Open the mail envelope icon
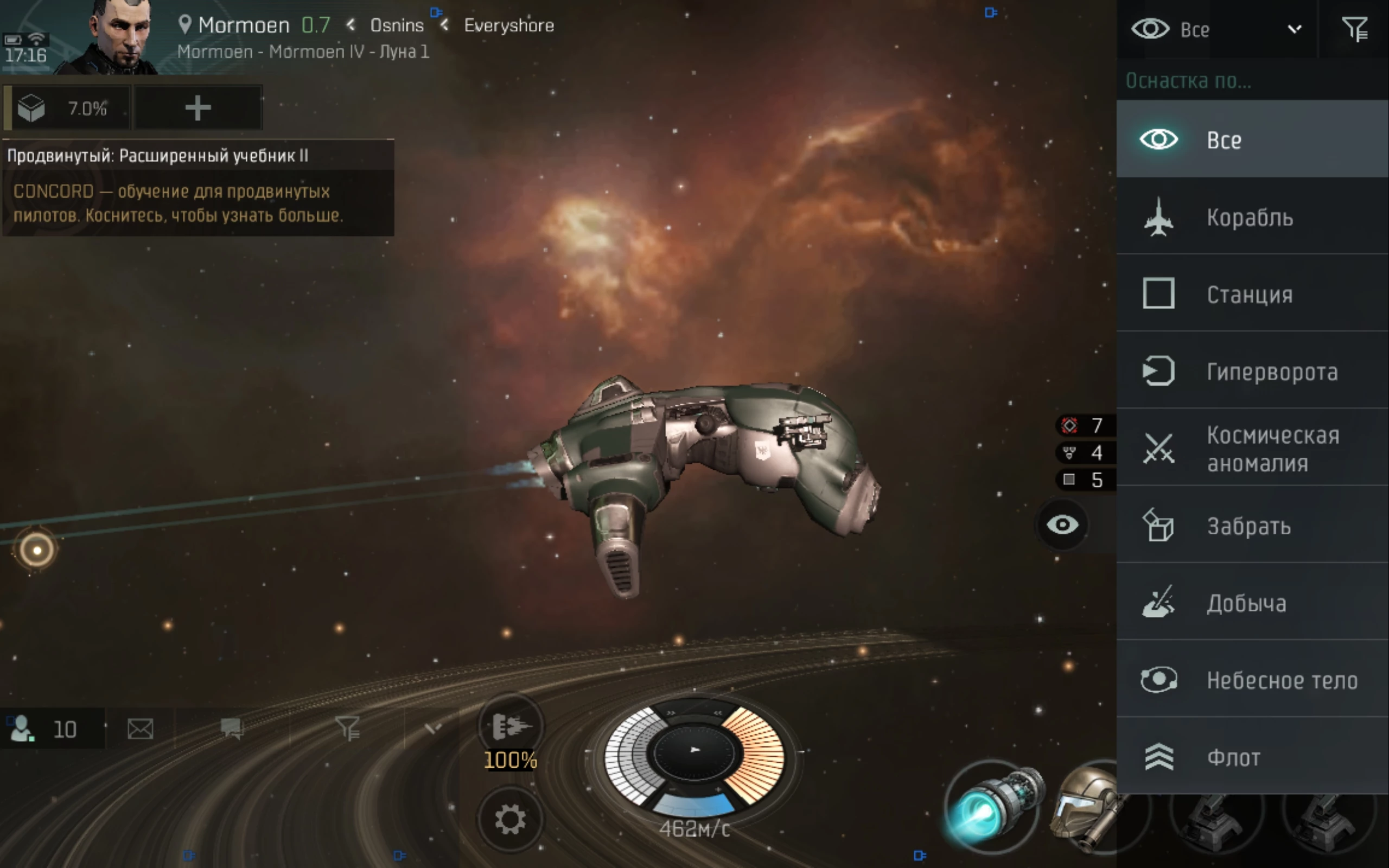The width and height of the screenshot is (1389, 868). click(x=140, y=729)
